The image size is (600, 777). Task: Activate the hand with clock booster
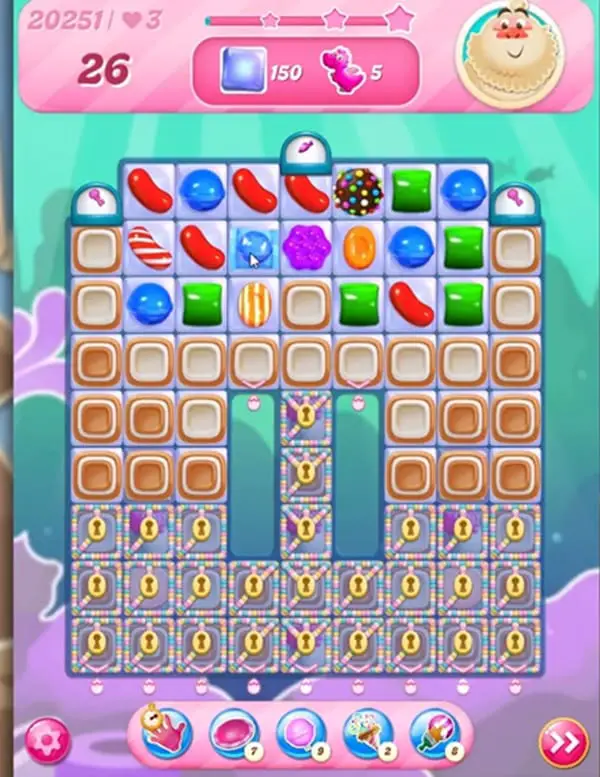[x=166, y=736]
